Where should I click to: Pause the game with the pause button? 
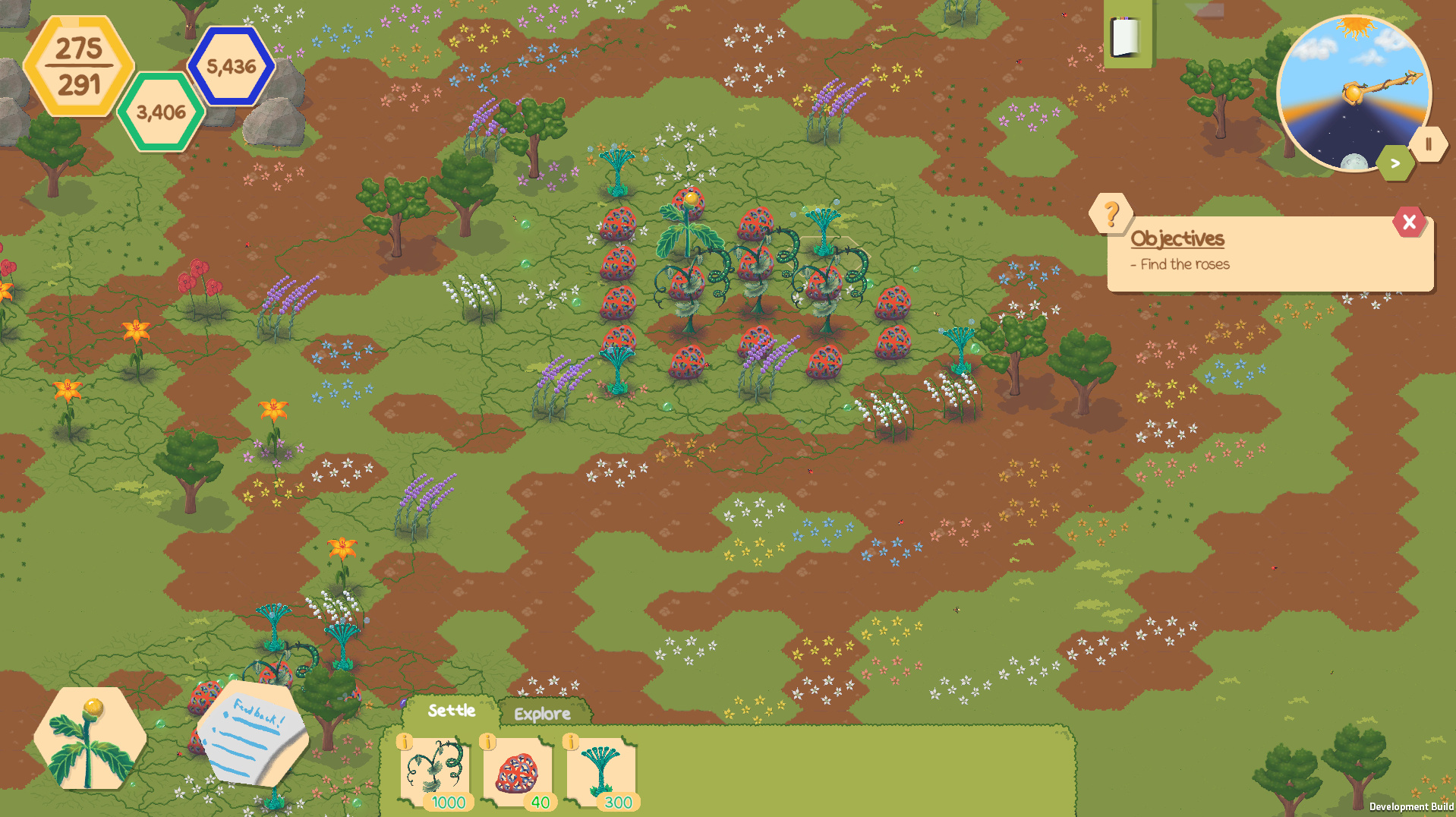[1428, 144]
